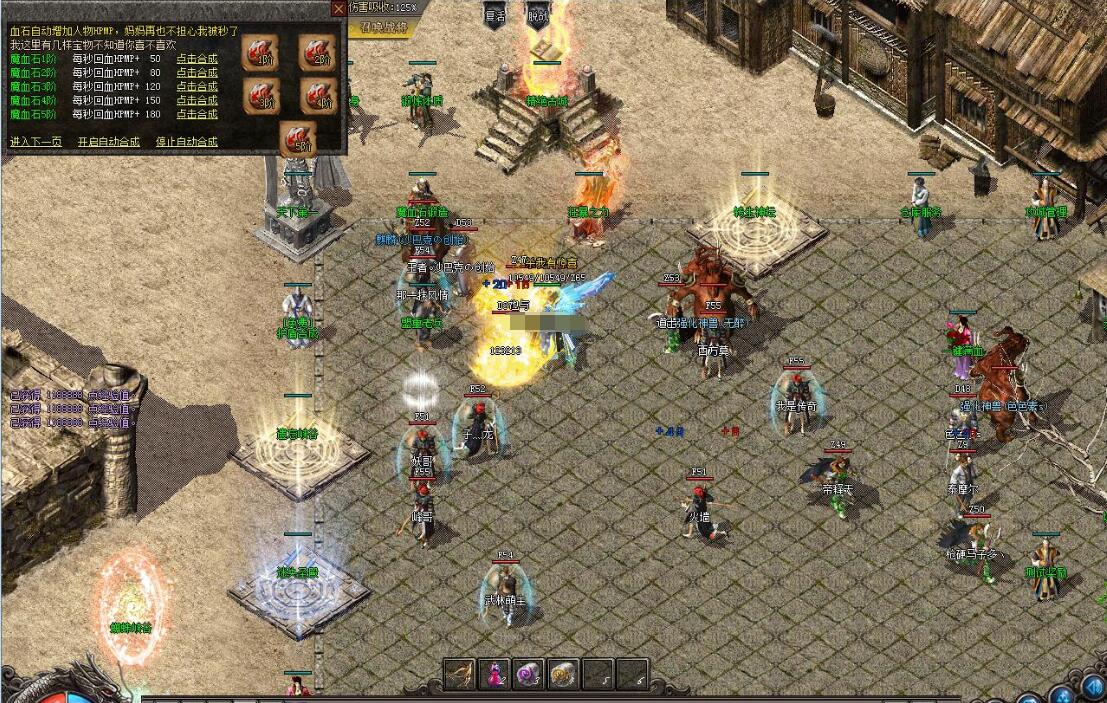The image size is (1107, 703).
Task: Click 点击合成 for 魔血石2阶
Action: point(197,72)
